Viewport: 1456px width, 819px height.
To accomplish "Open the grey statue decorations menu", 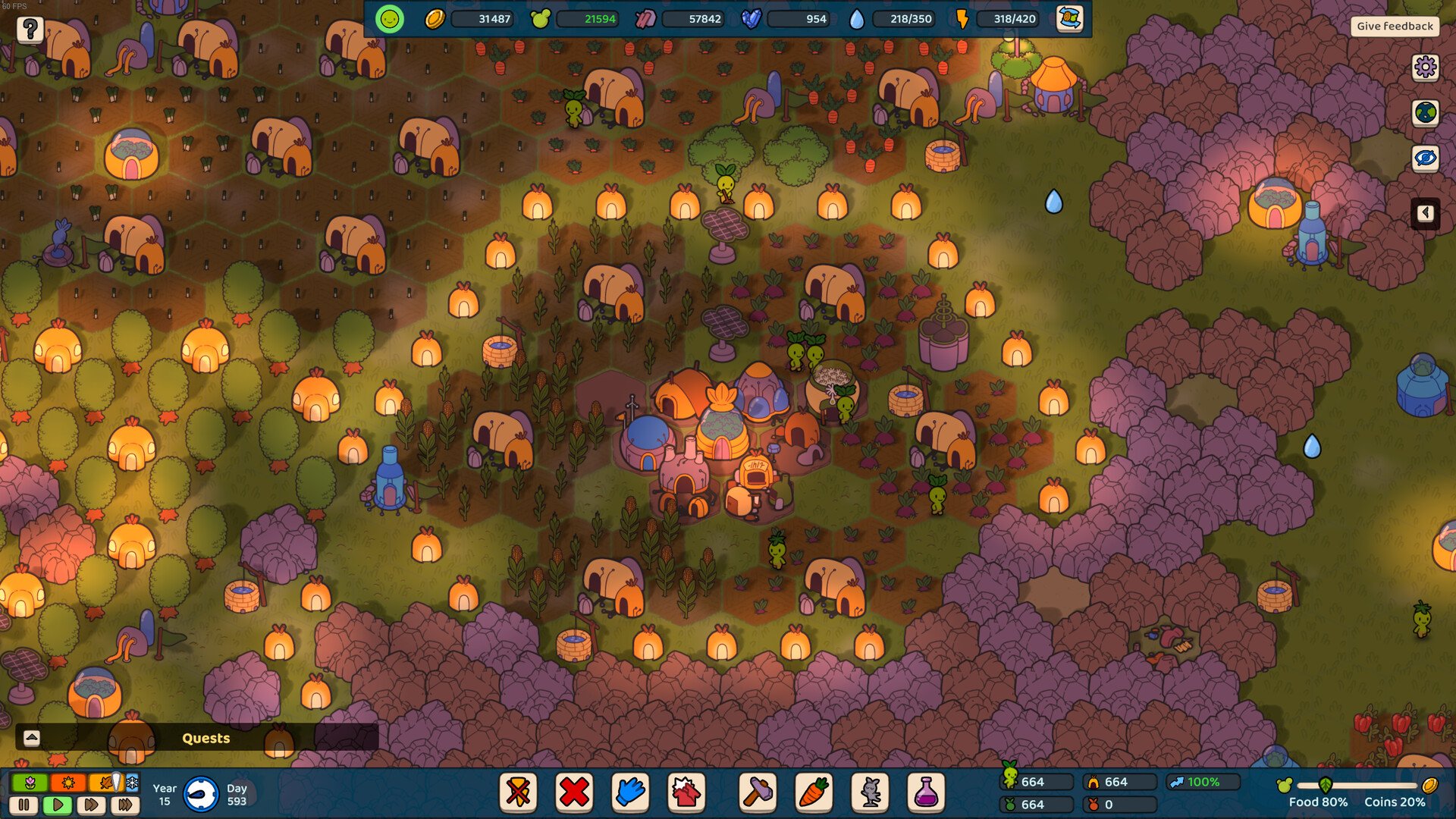I will point(870,792).
